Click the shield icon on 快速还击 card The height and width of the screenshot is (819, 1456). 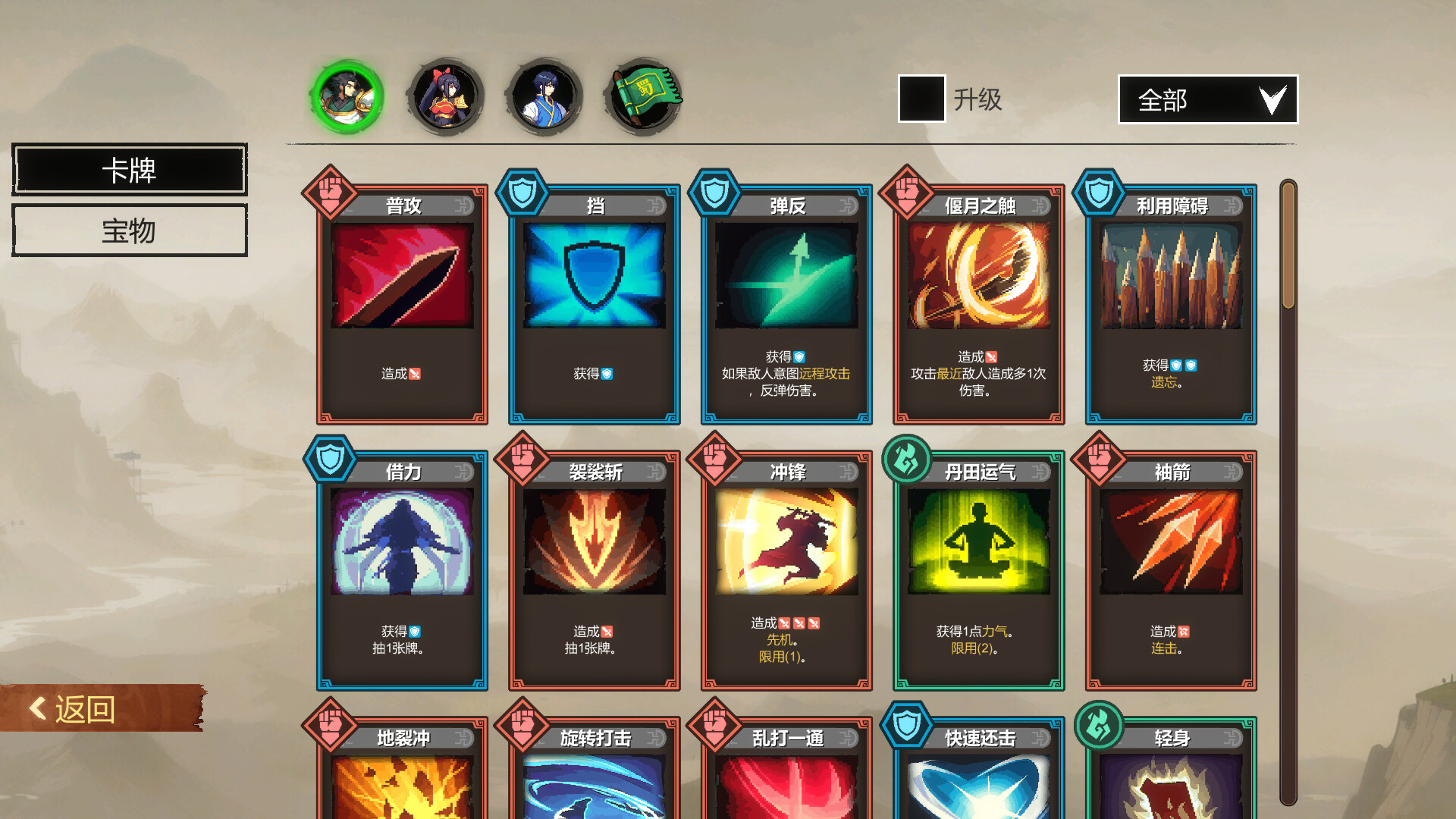[908, 727]
